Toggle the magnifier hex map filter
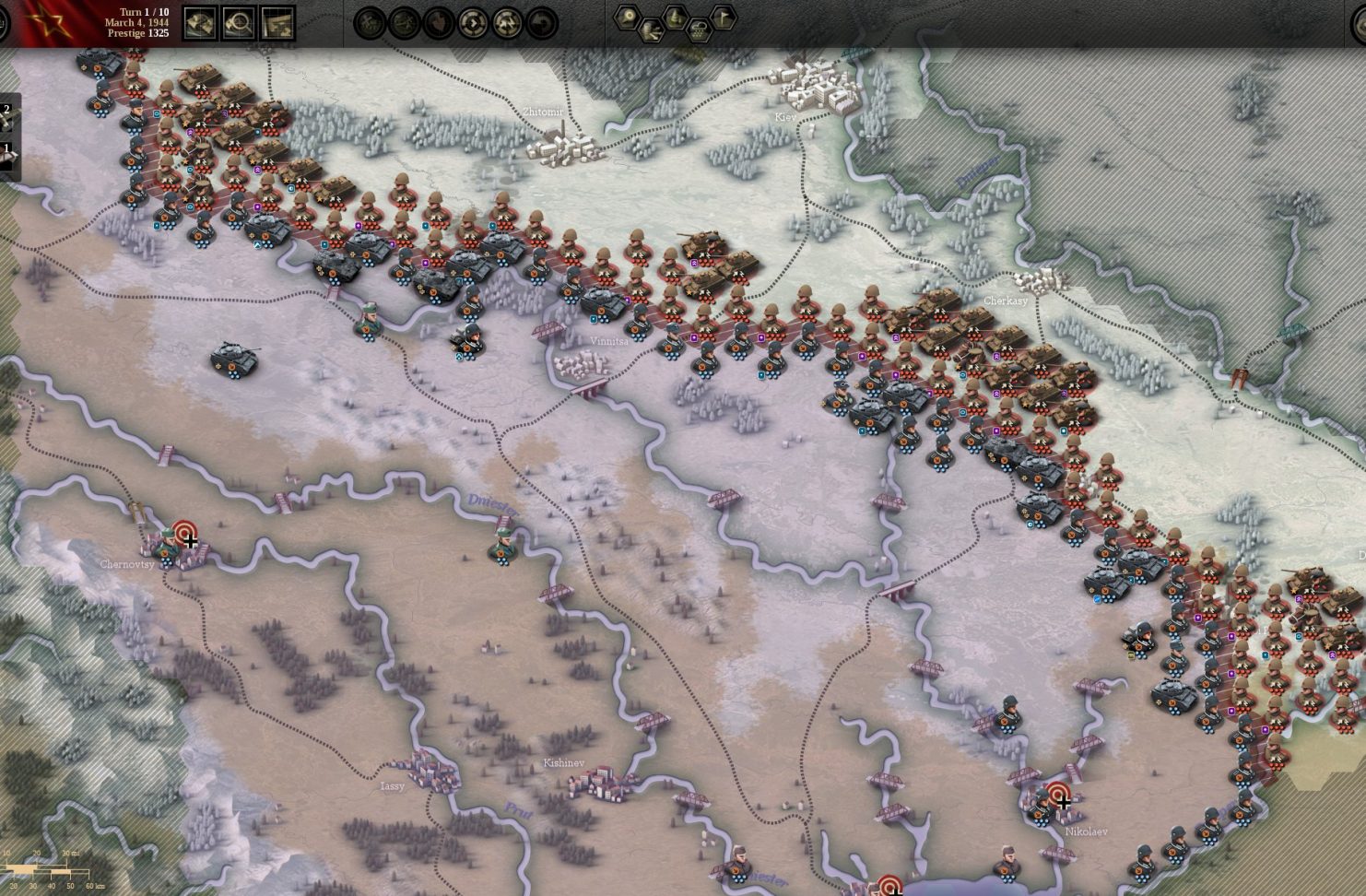 pyautogui.click(x=629, y=16)
